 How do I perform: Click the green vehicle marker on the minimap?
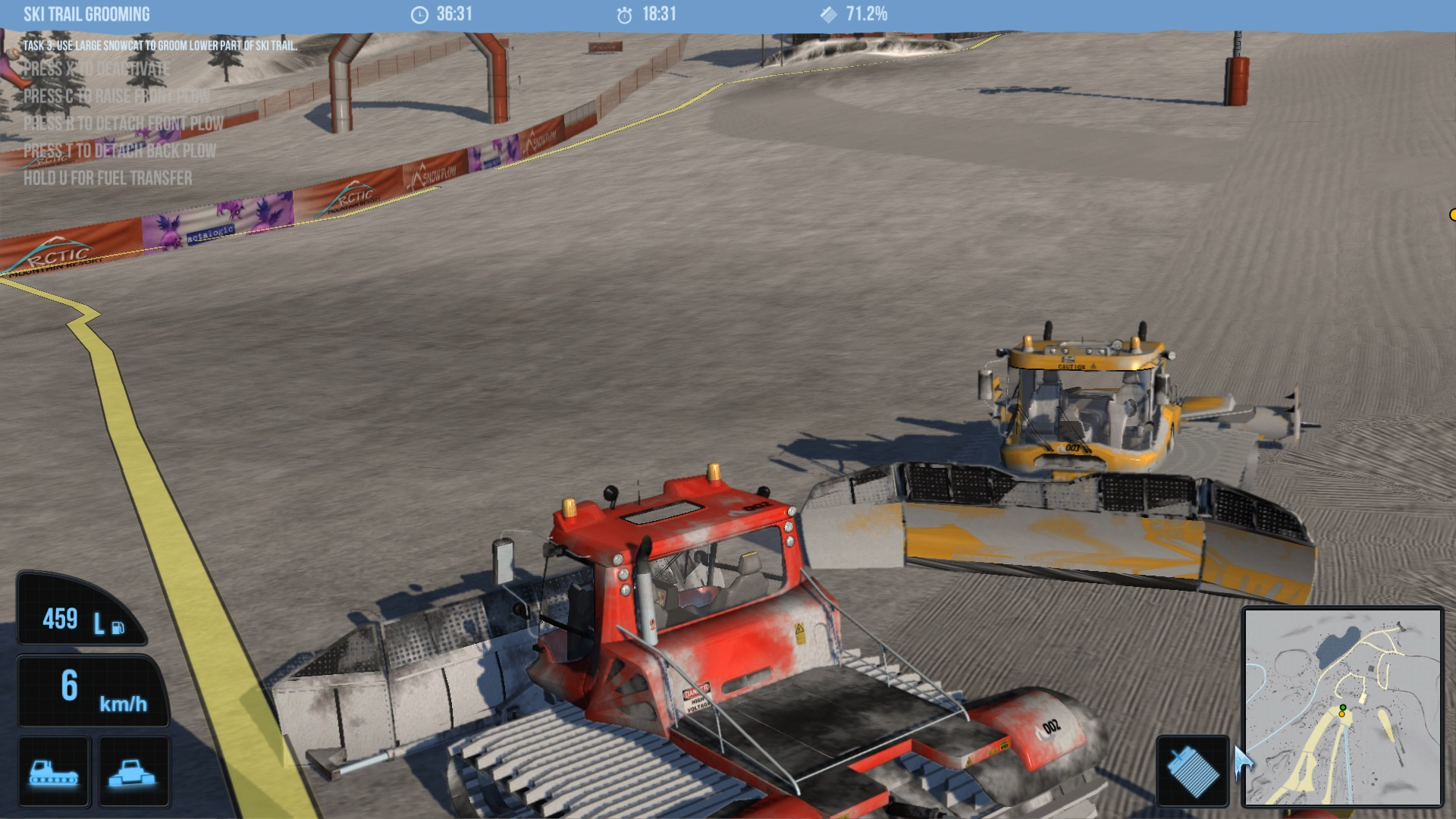(1343, 708)
